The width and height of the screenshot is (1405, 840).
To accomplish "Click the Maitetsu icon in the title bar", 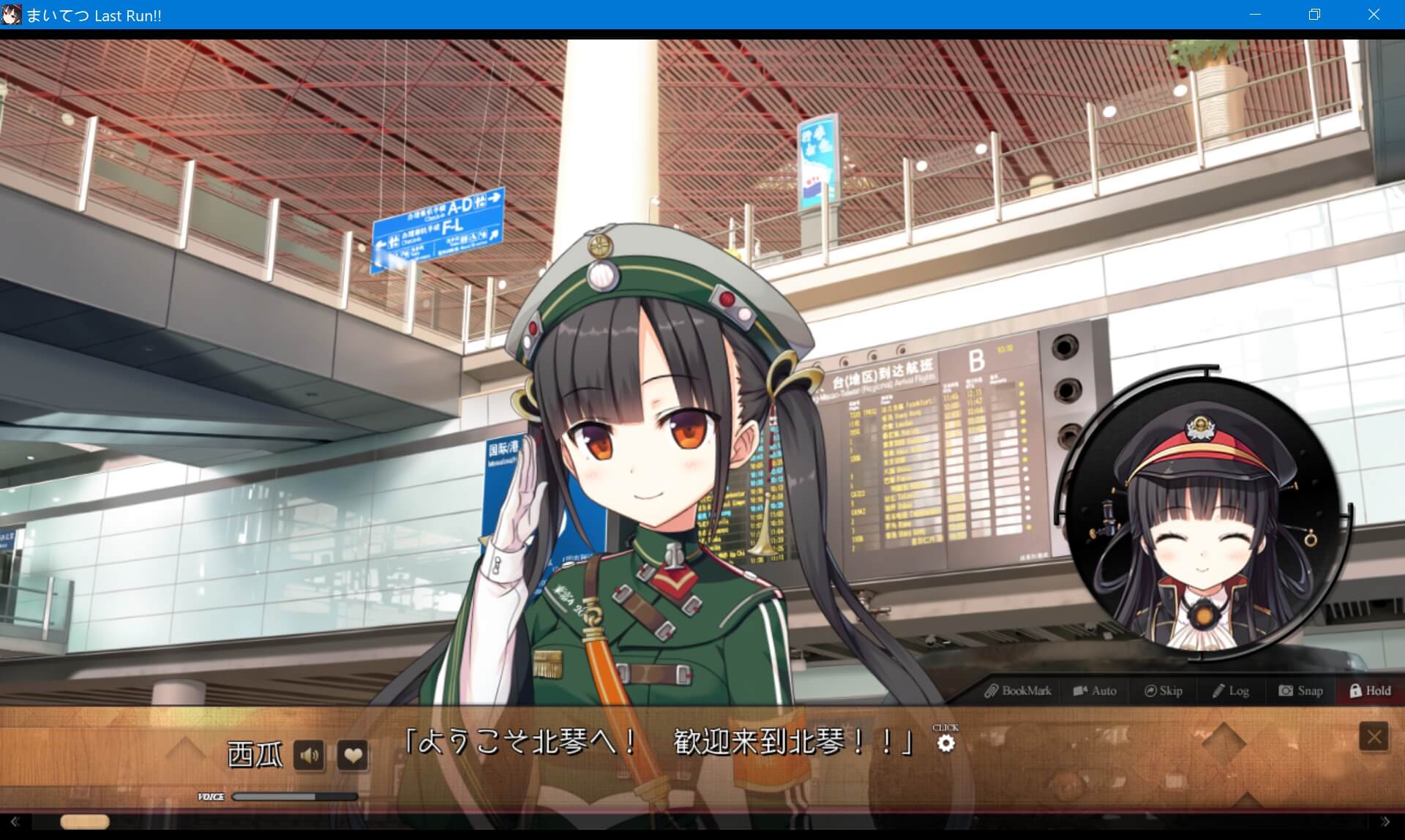I will [11, 15].
